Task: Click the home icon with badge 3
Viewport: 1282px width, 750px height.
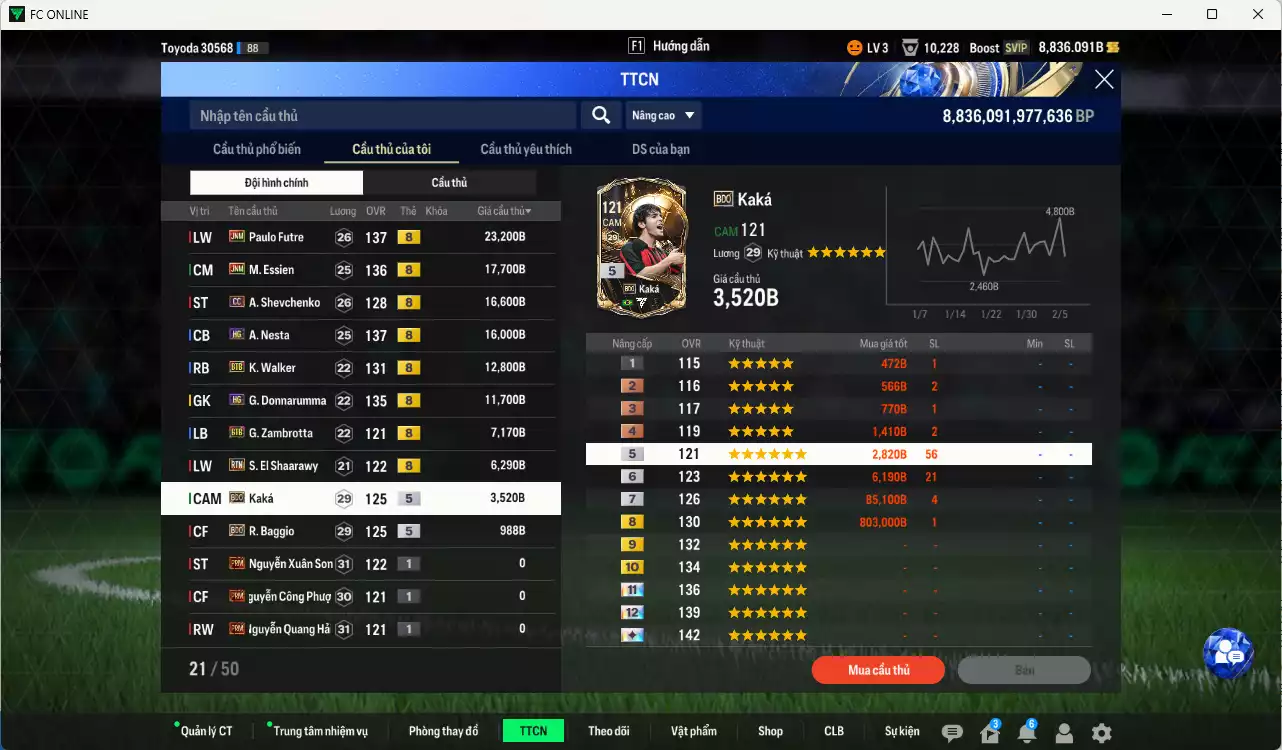Action: click(x=992, y=733)
